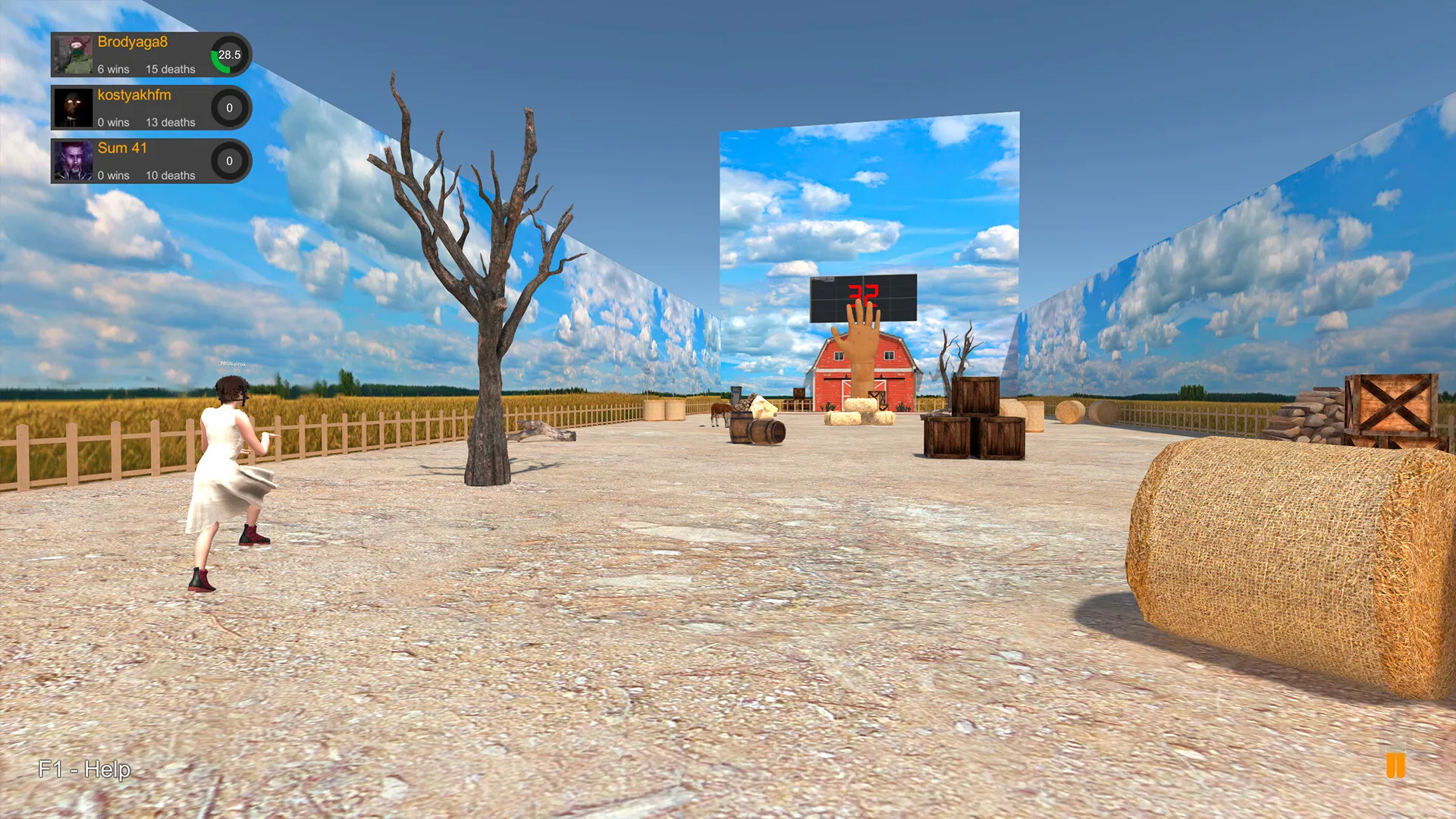Select the Sum 41 name tab
This screenshot has height=819, width=1456.
(123, 148)
